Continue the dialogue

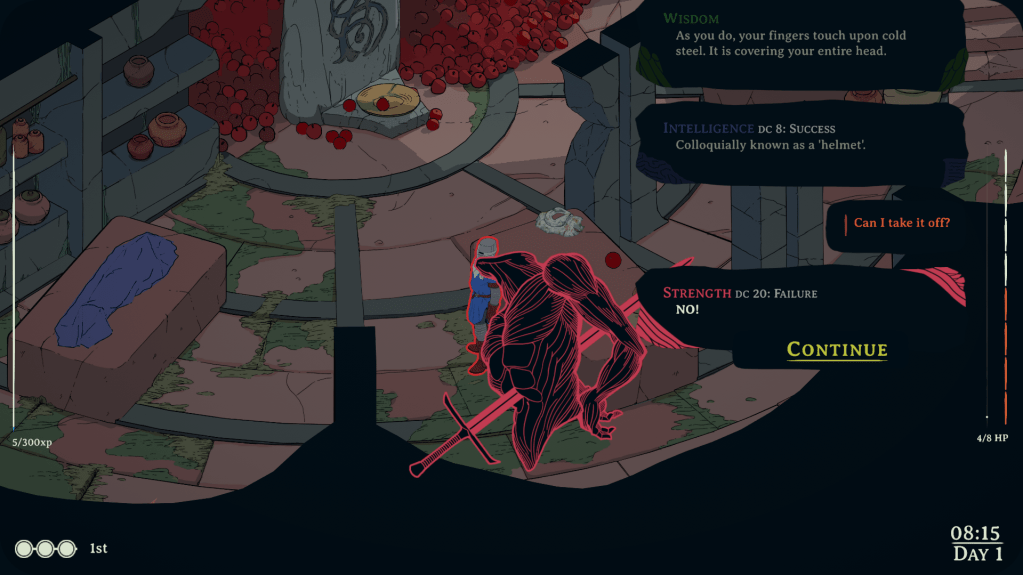(x=837, y=349)
